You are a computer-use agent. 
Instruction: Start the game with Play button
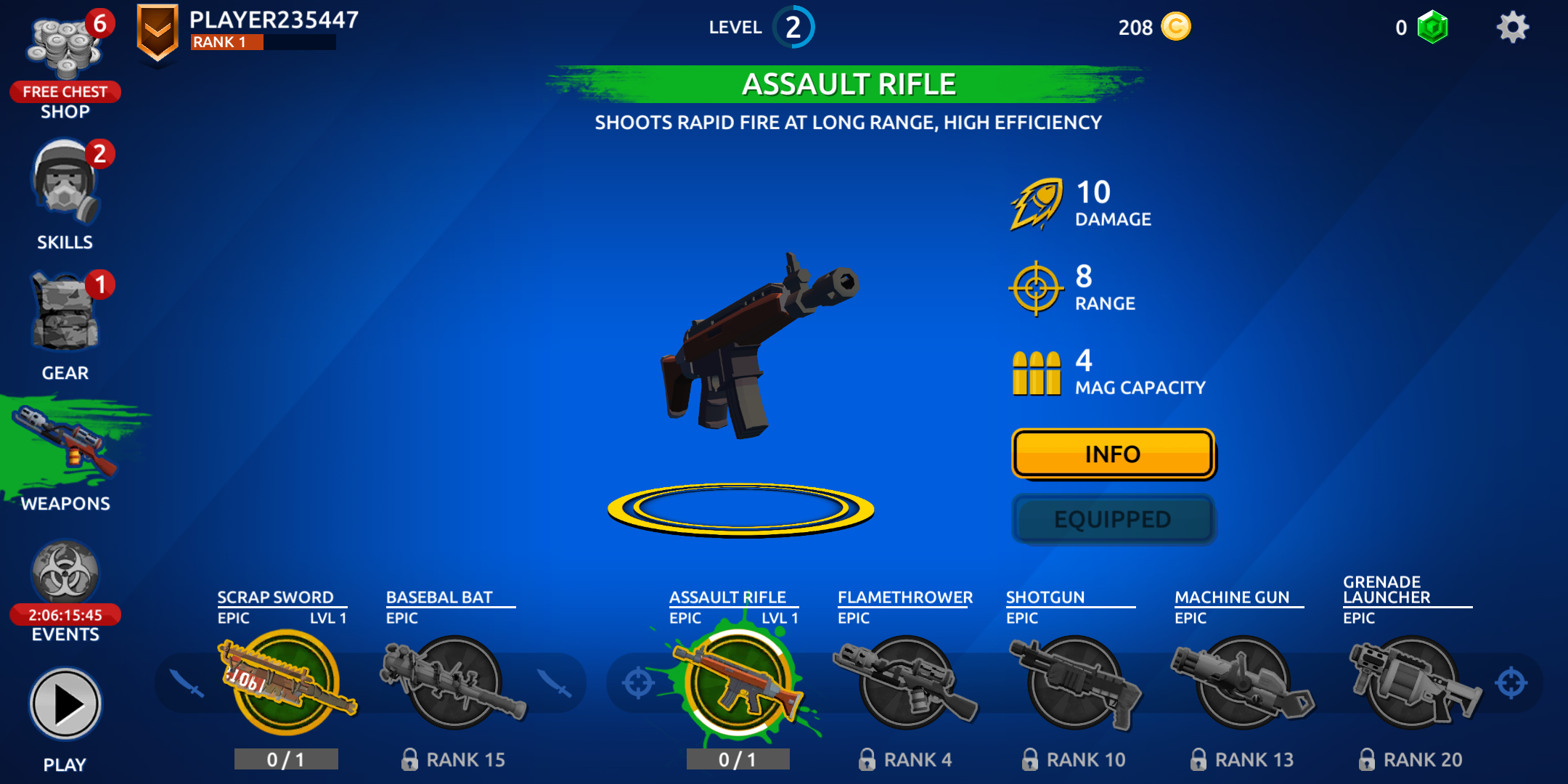[65, 704]
